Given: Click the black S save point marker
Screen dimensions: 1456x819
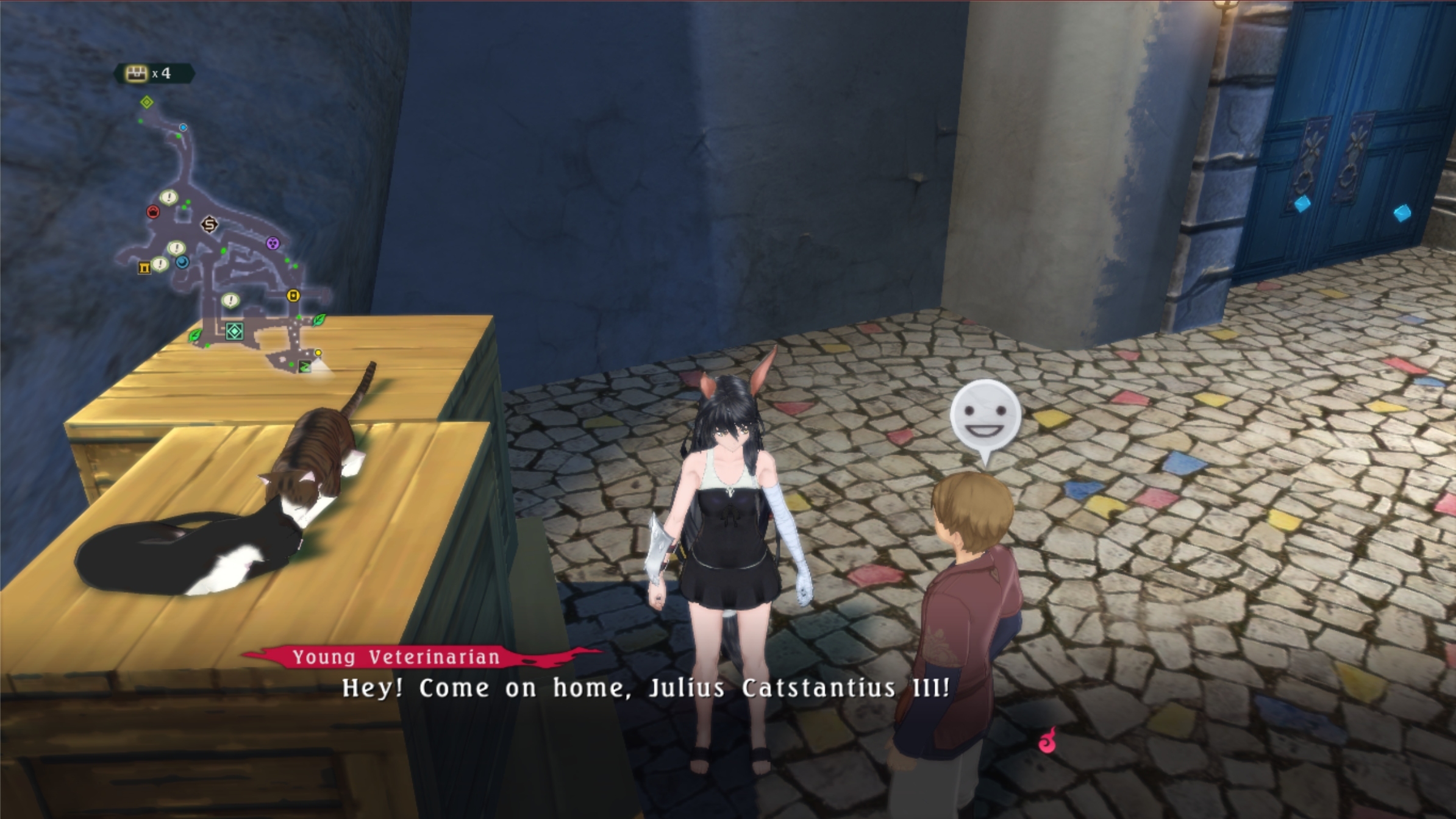Looking at the screenshot, I should coord(209,225).
